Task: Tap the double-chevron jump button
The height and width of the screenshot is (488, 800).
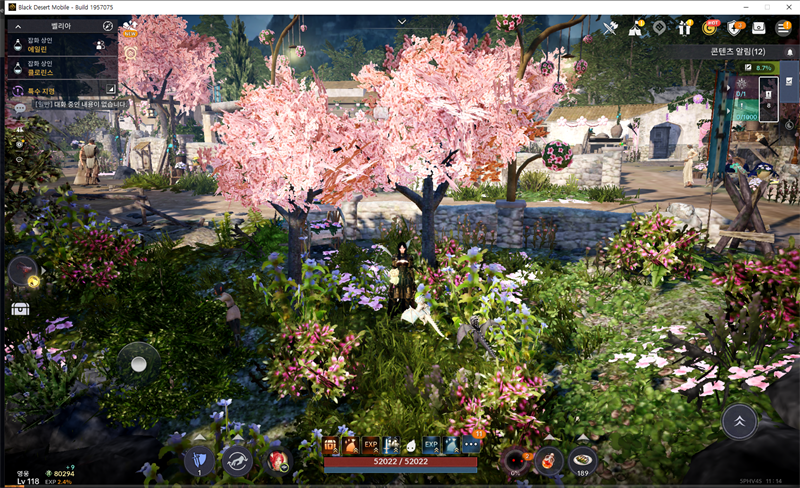Action: click(739, 420)
